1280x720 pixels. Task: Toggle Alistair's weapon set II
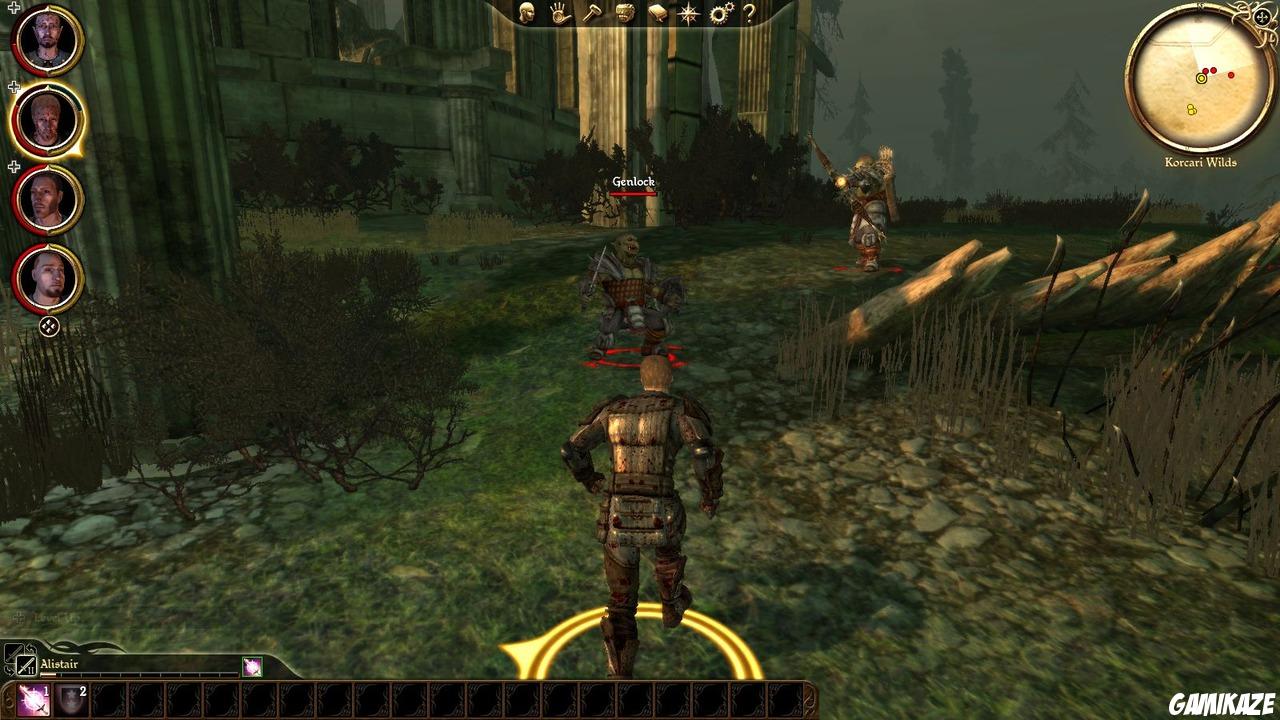point(26,665)
